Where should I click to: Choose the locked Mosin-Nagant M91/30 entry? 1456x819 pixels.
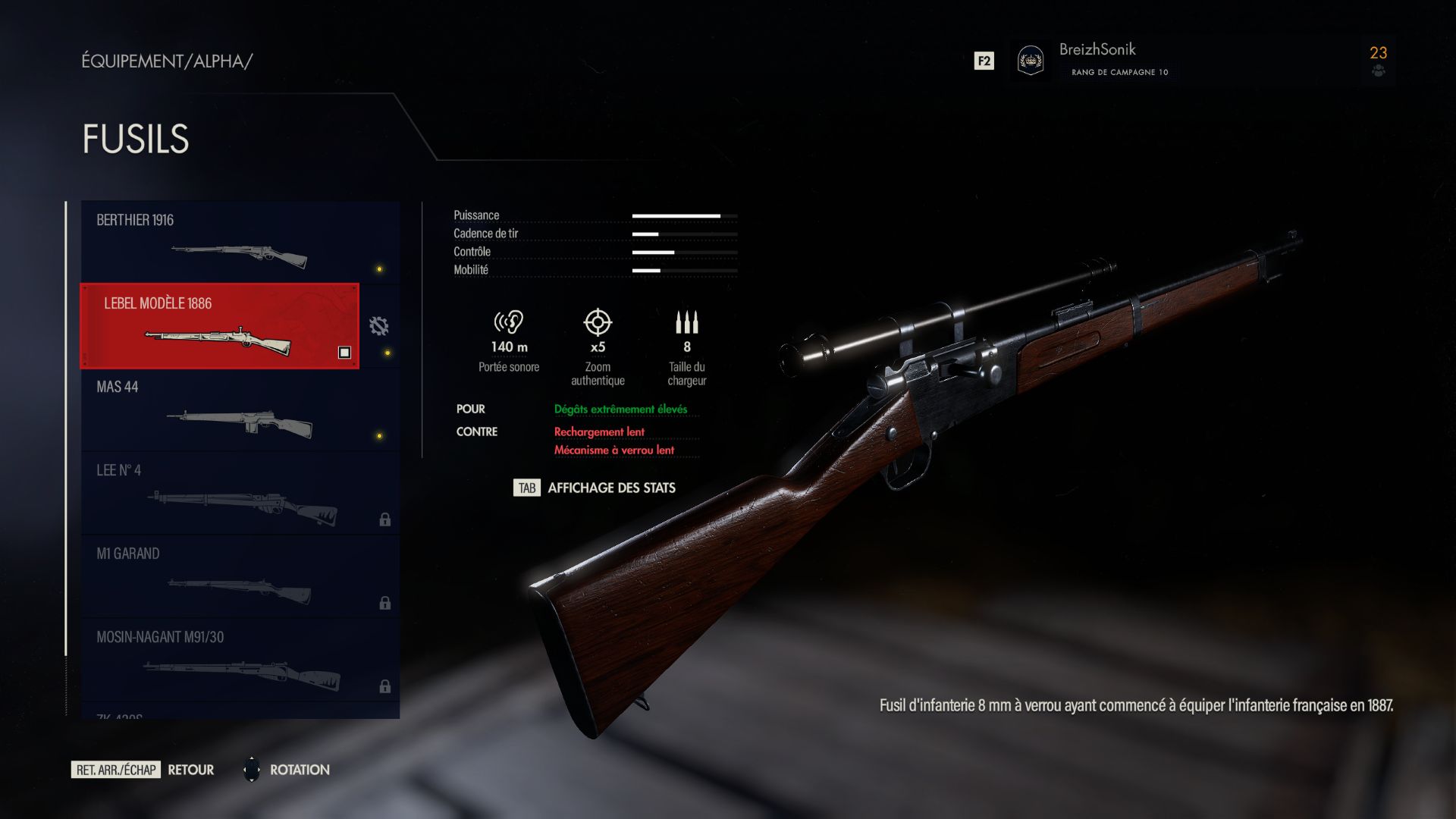click(x=240, y=660)
